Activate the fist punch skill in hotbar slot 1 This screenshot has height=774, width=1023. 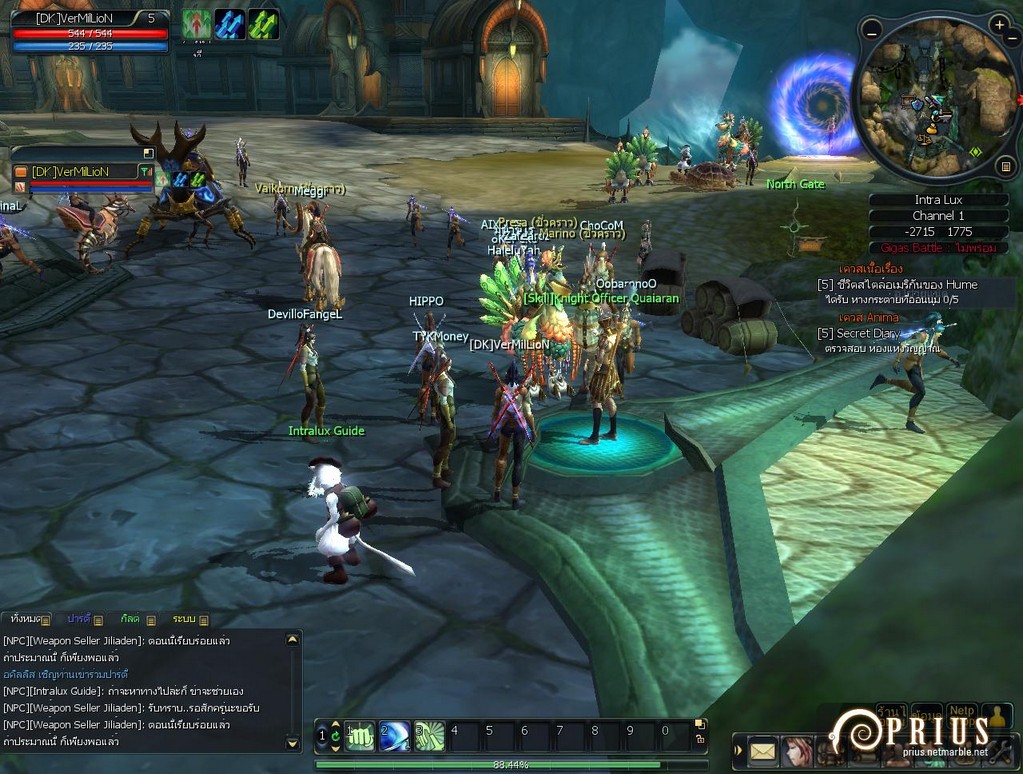pos(360,736)
